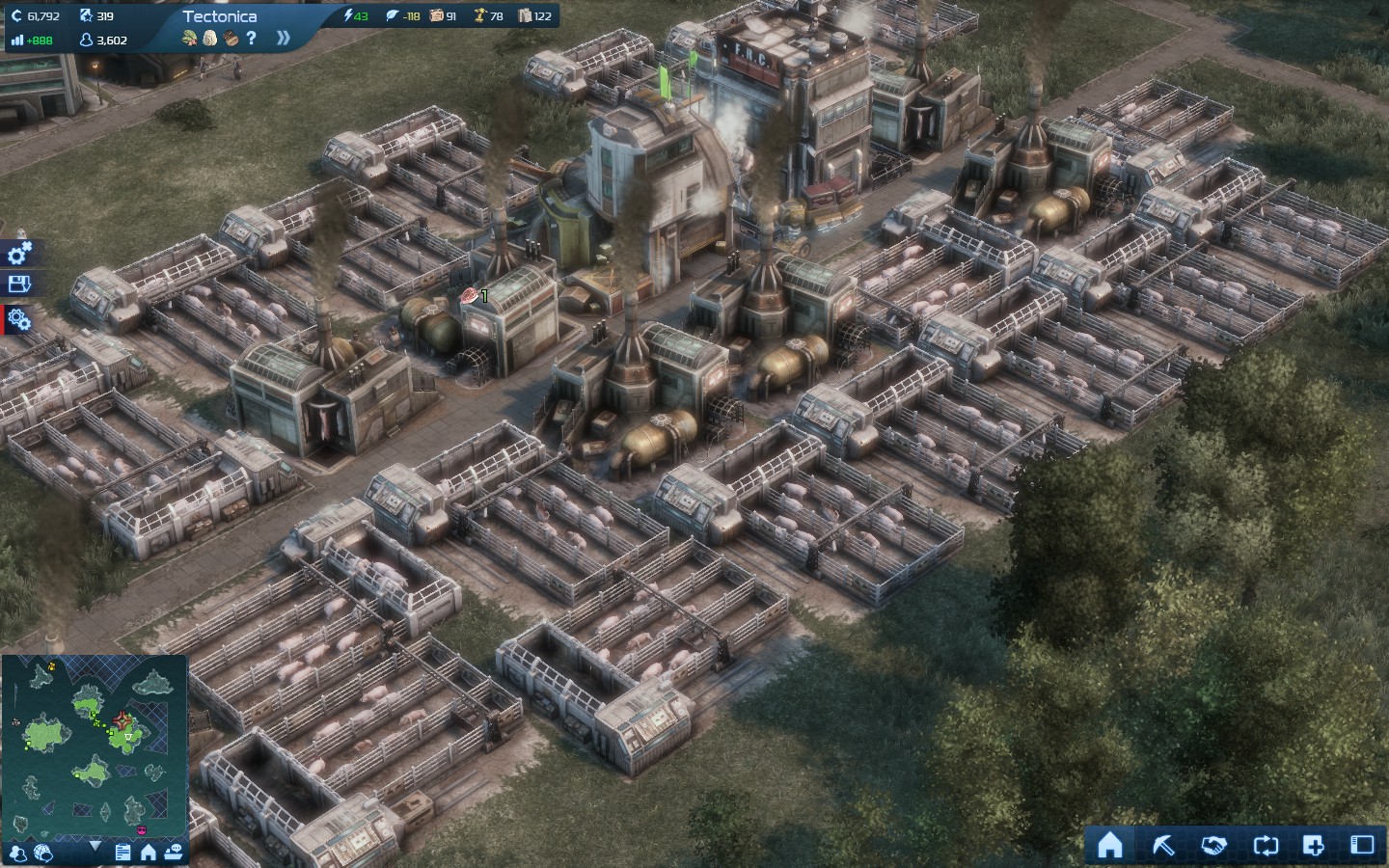This screenshot has width=1389, height=868.
Task: Click the yellow quest marker on the minimap
Action: (x=51, y=667)
